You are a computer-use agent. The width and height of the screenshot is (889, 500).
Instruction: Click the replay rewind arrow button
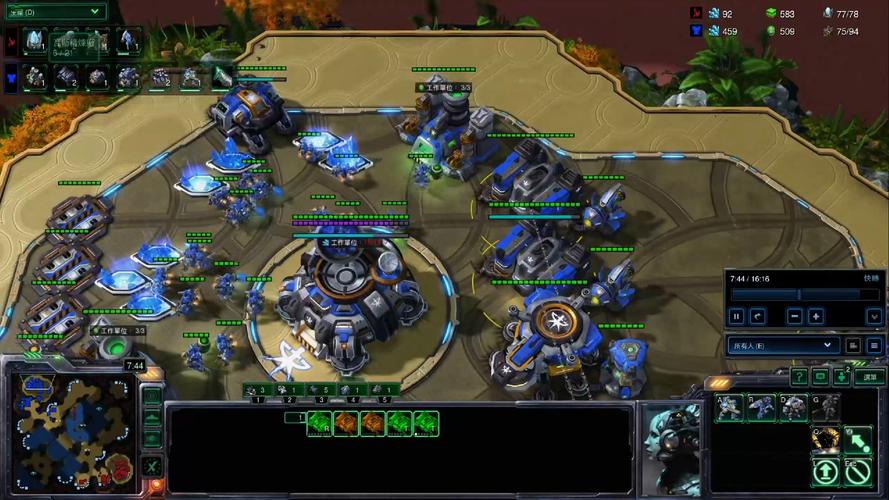click(x=757, y=316)
